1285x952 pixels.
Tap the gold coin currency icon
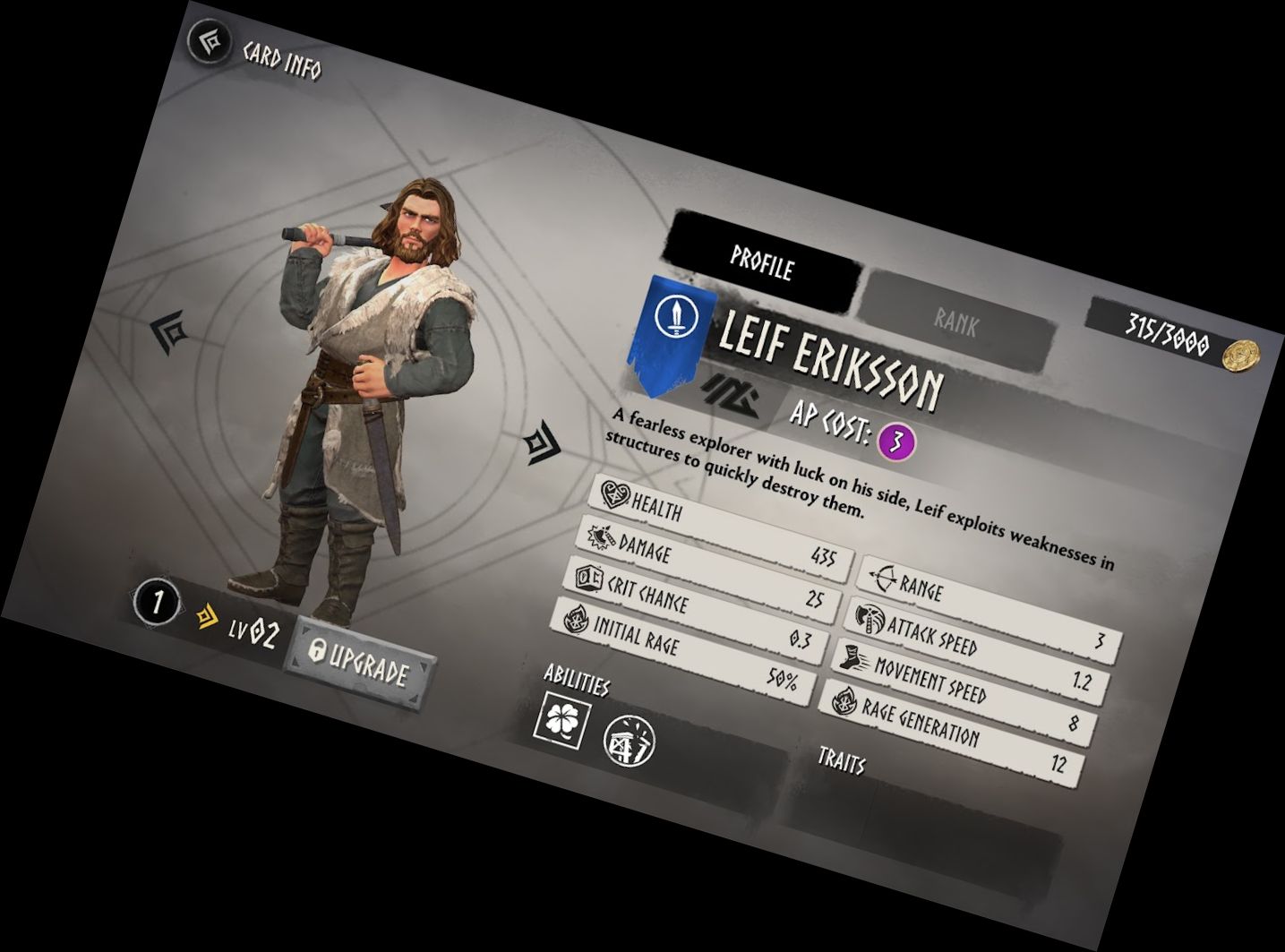[x=1241, y=354]
